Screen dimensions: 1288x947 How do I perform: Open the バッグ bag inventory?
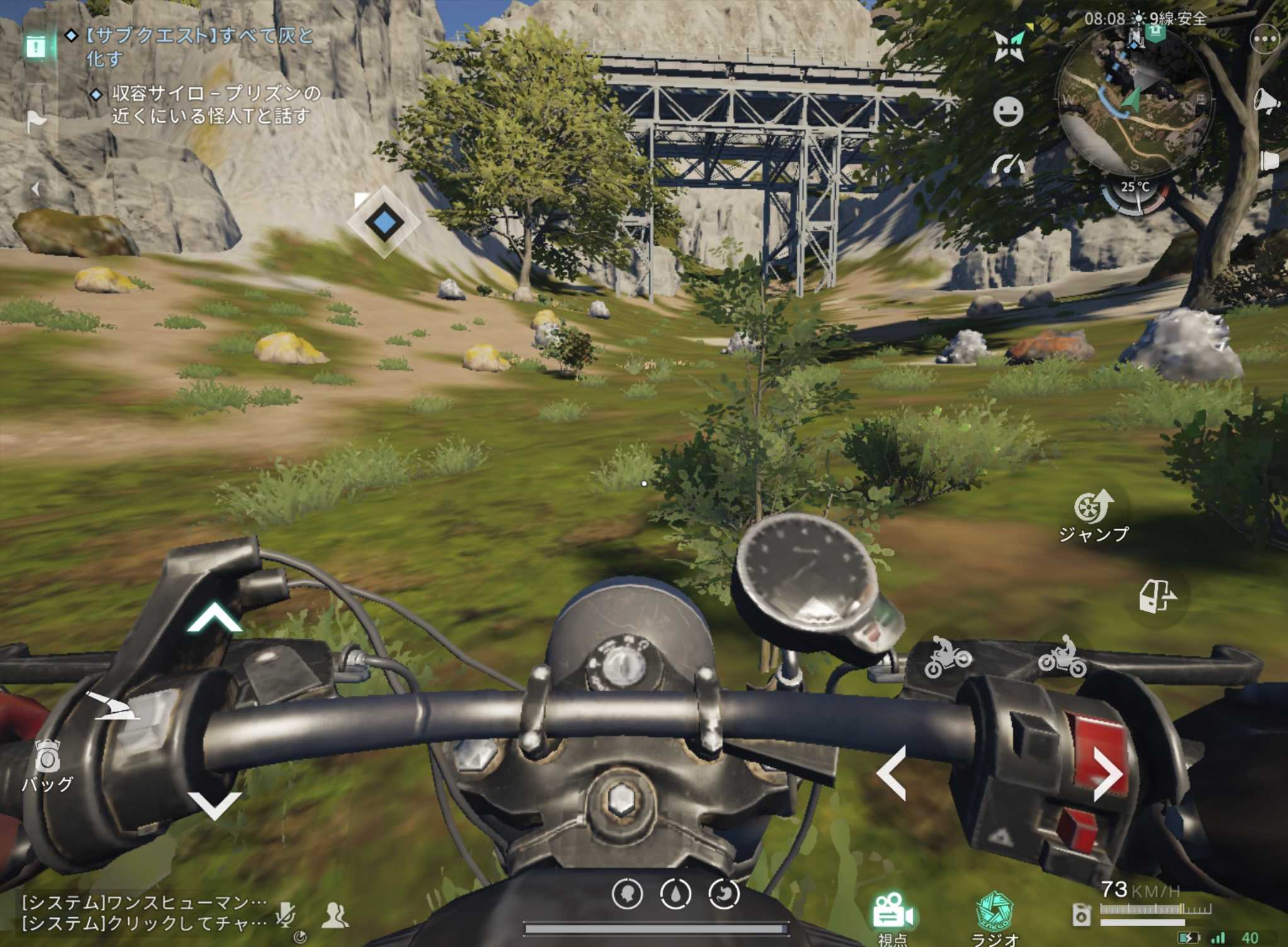(47, 765)
